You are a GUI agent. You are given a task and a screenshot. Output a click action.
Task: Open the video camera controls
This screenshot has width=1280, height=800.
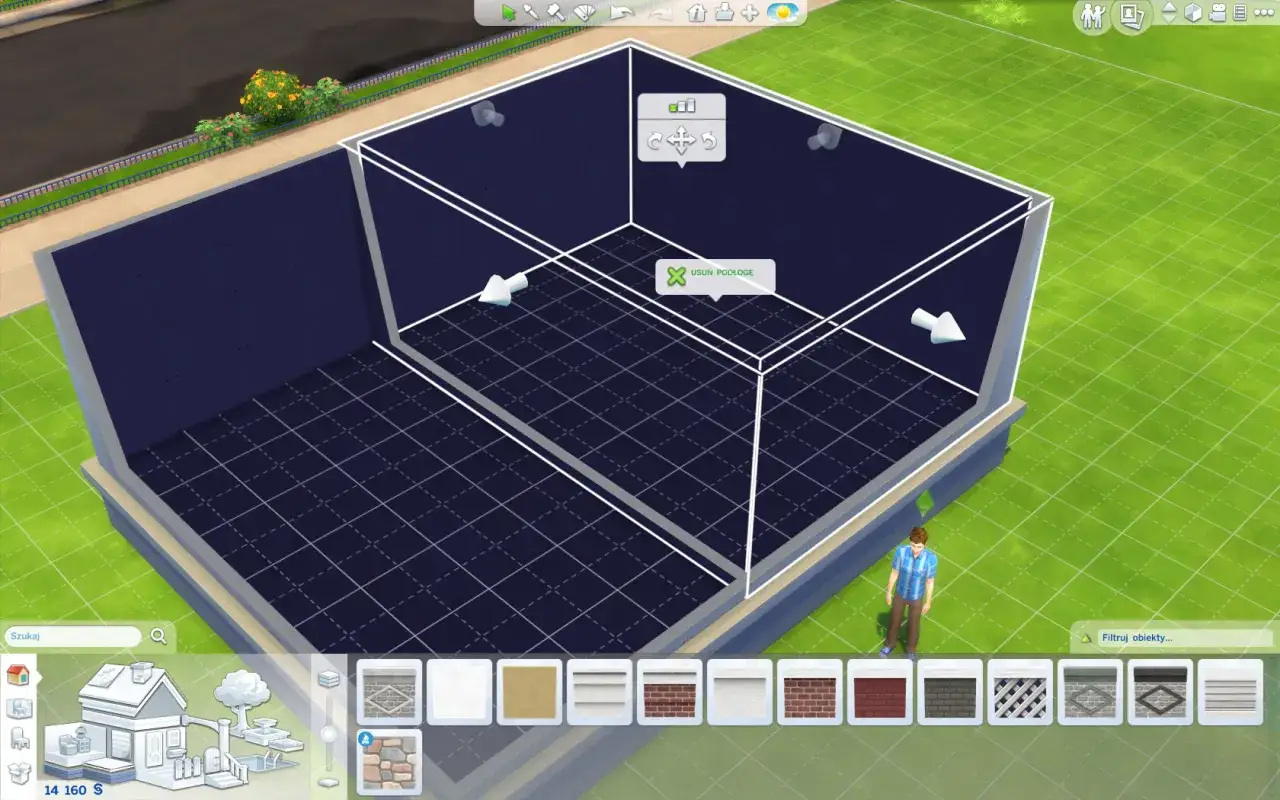coord(1217,14)
